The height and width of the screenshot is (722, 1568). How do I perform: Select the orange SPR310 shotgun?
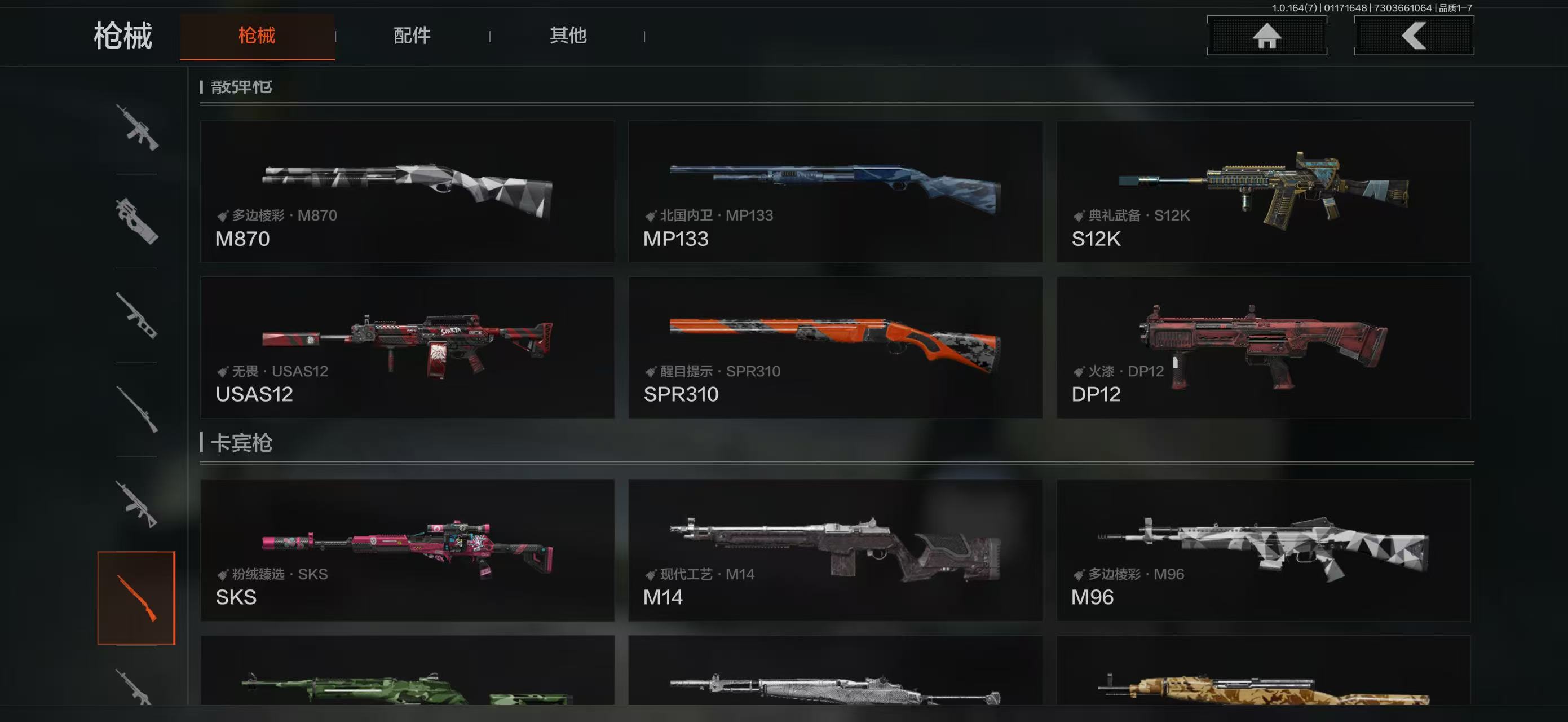[835, 347]
